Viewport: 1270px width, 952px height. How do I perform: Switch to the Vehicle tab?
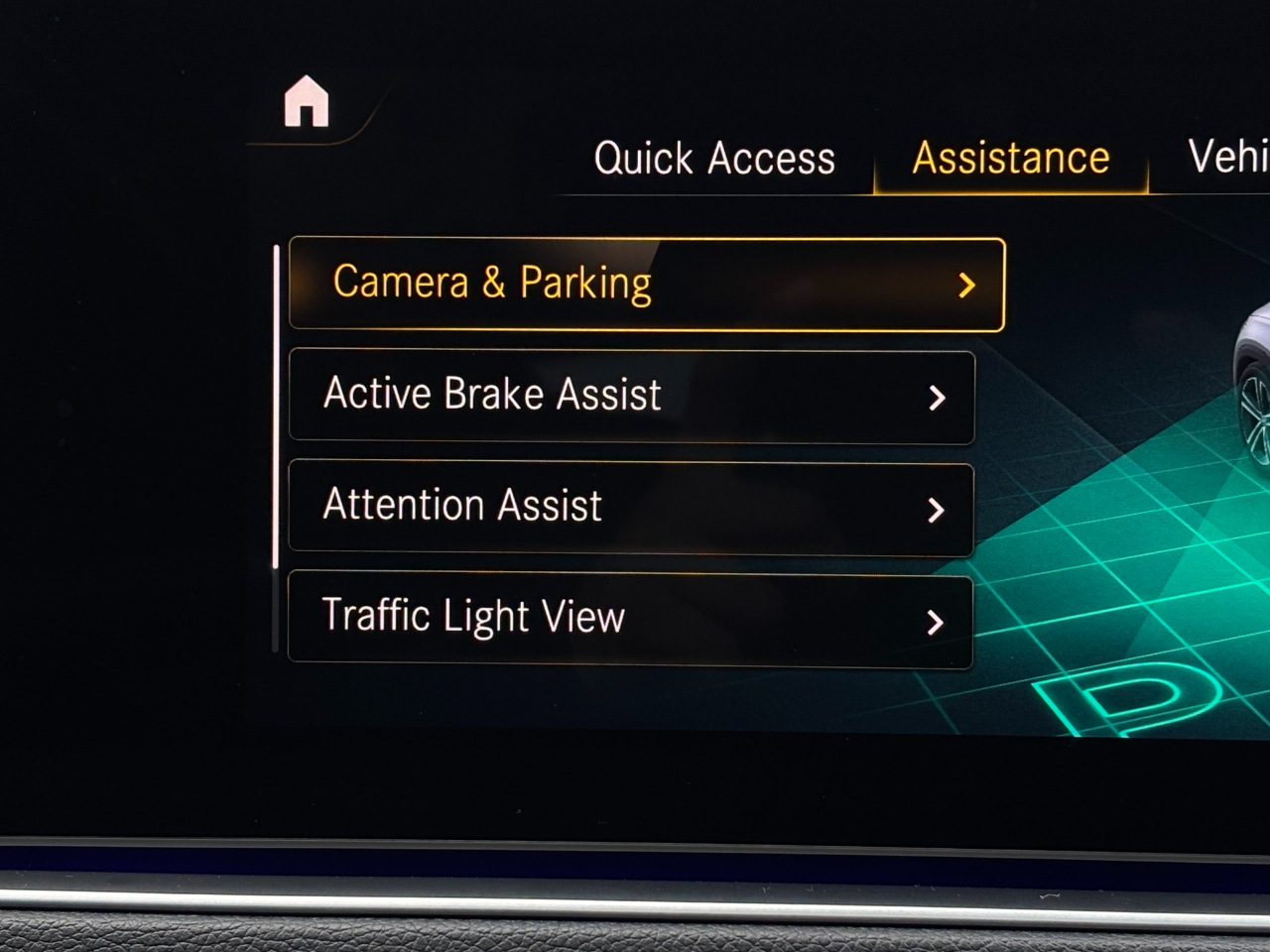click(x=1228, y=157)
